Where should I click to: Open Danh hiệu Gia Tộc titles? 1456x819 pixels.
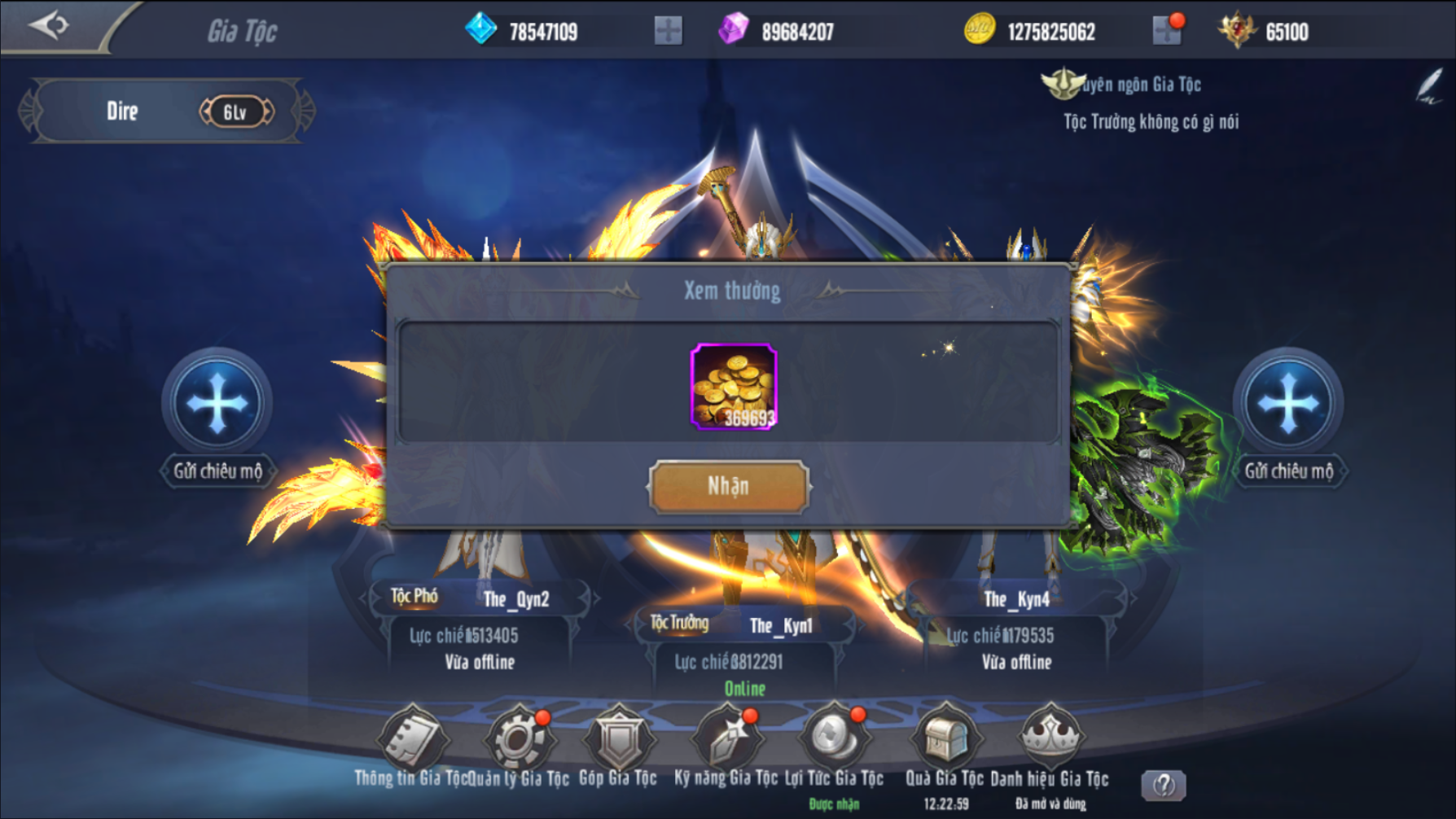[1050, 739]
